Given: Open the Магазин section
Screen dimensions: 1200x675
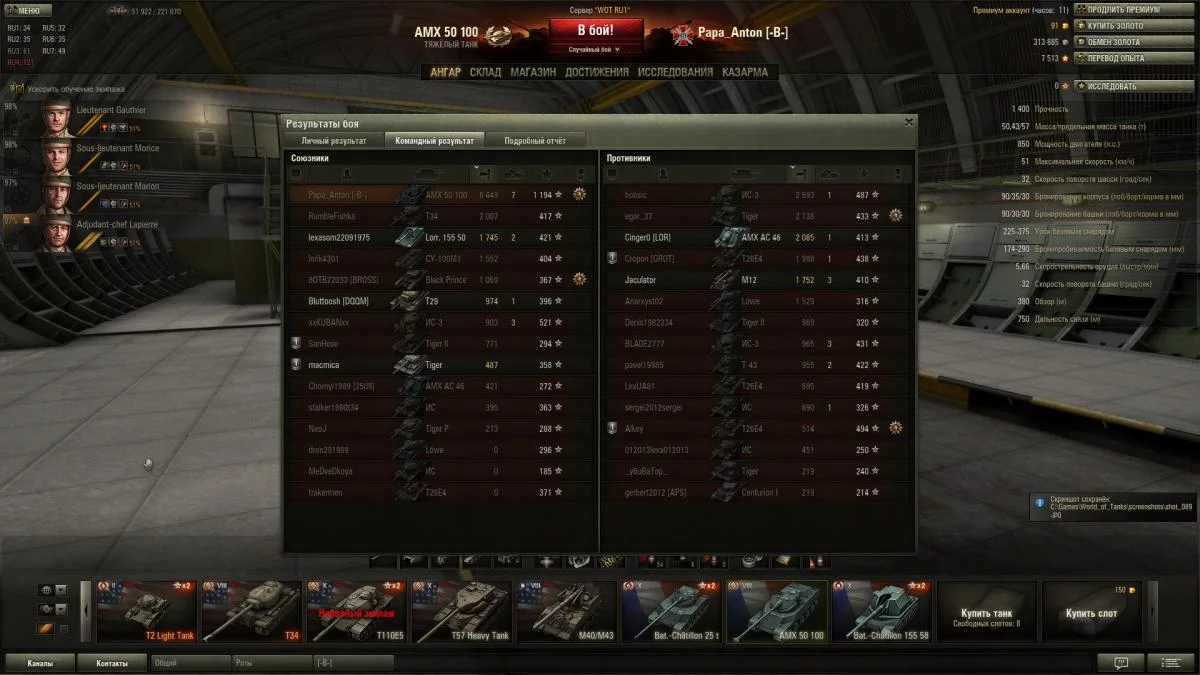Looking at the screenshot, I should pos(532,72).
